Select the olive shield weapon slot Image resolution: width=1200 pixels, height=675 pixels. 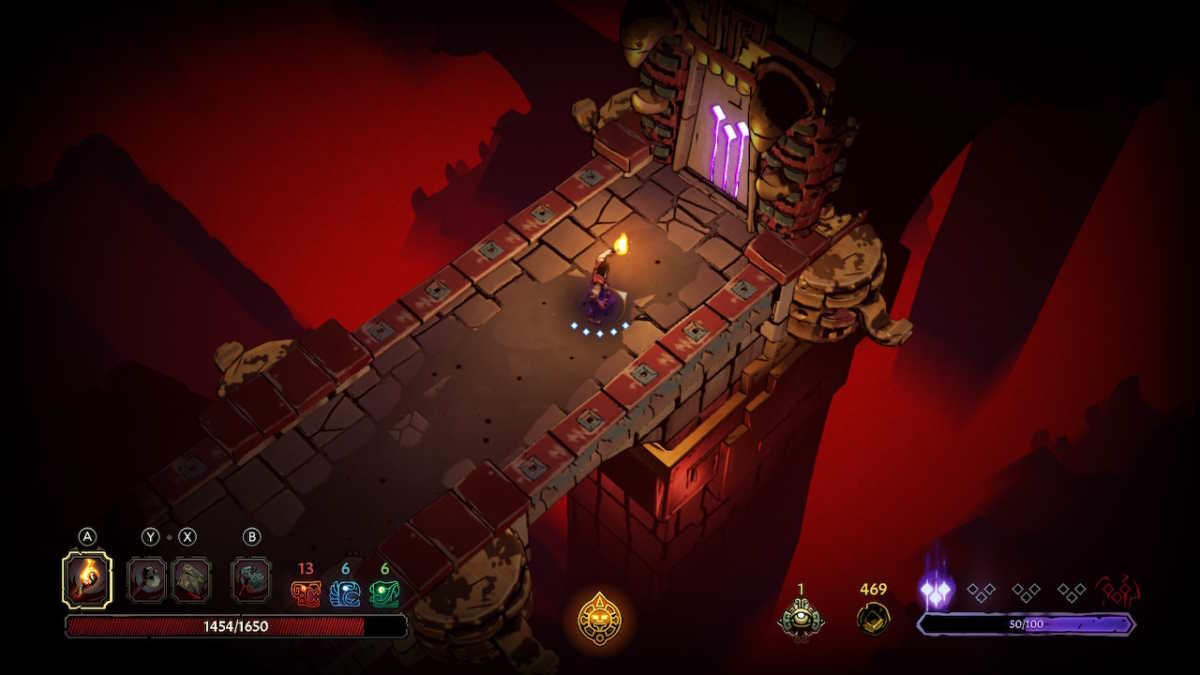coord(190,580)
